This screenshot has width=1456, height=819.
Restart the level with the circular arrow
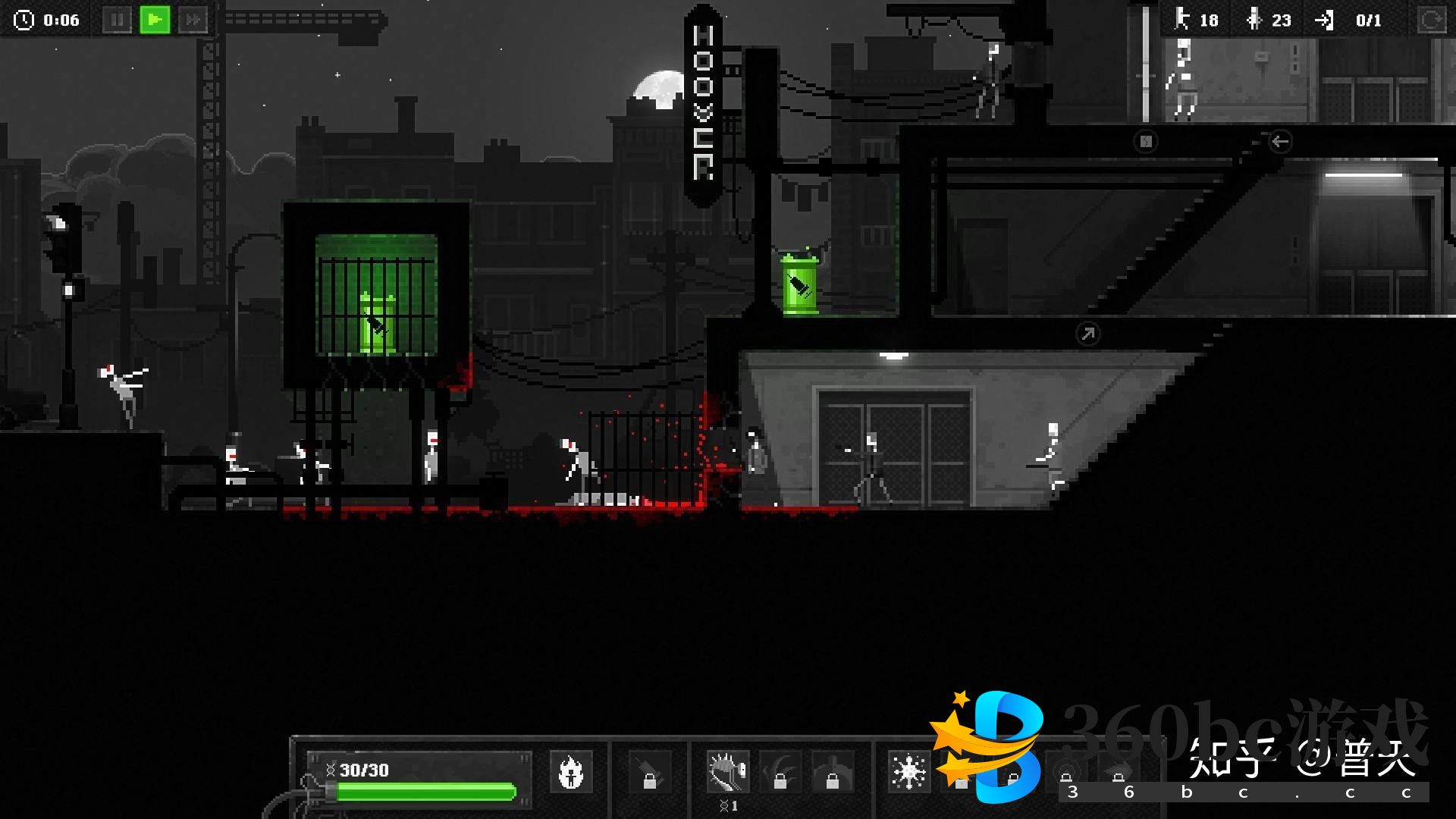1432,20
